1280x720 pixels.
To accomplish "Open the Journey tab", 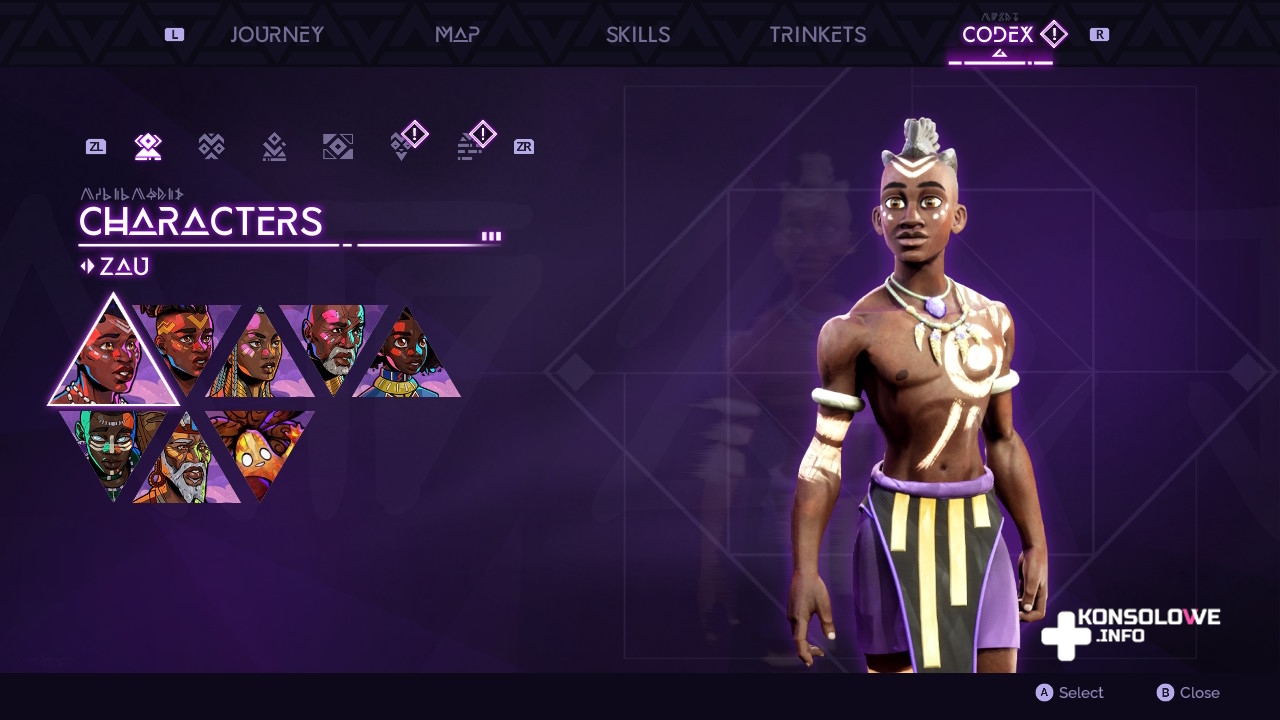I will (x=277, y=35).
